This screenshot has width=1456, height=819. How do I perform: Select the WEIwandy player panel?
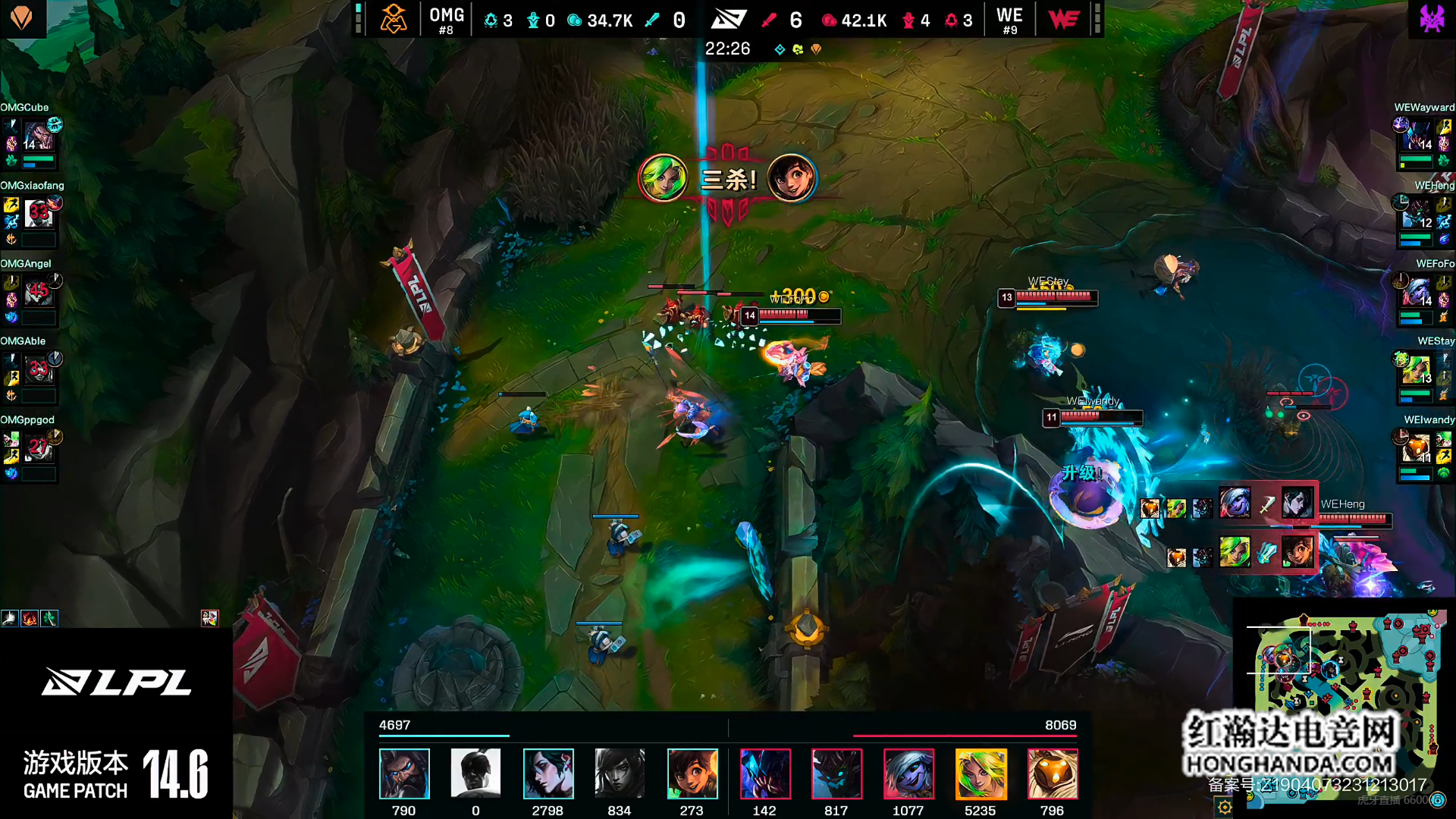coord(1423,449)
